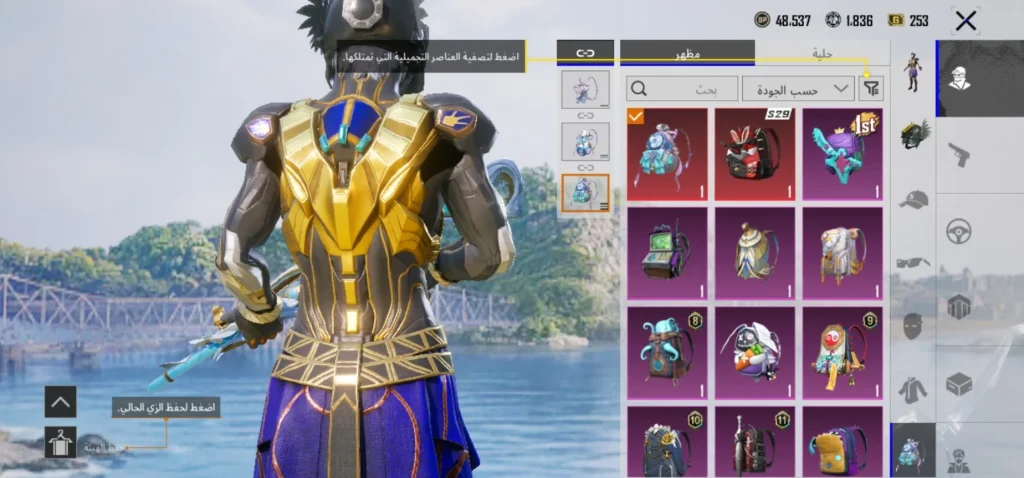Open the filter for owned cosmetic items
The height and width of the screenshot is (478, 1024).
(871, 89)
